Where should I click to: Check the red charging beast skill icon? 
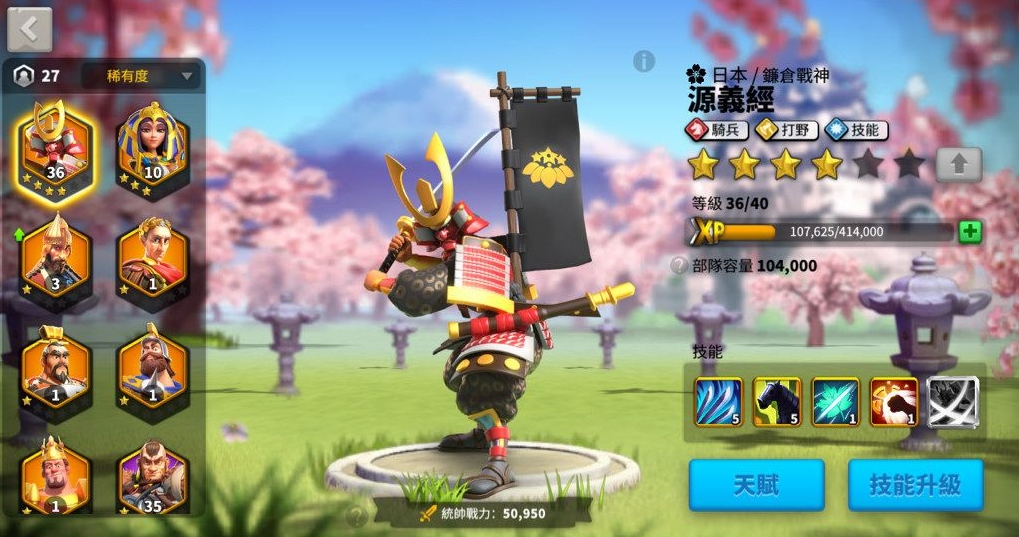click(894, 402)
